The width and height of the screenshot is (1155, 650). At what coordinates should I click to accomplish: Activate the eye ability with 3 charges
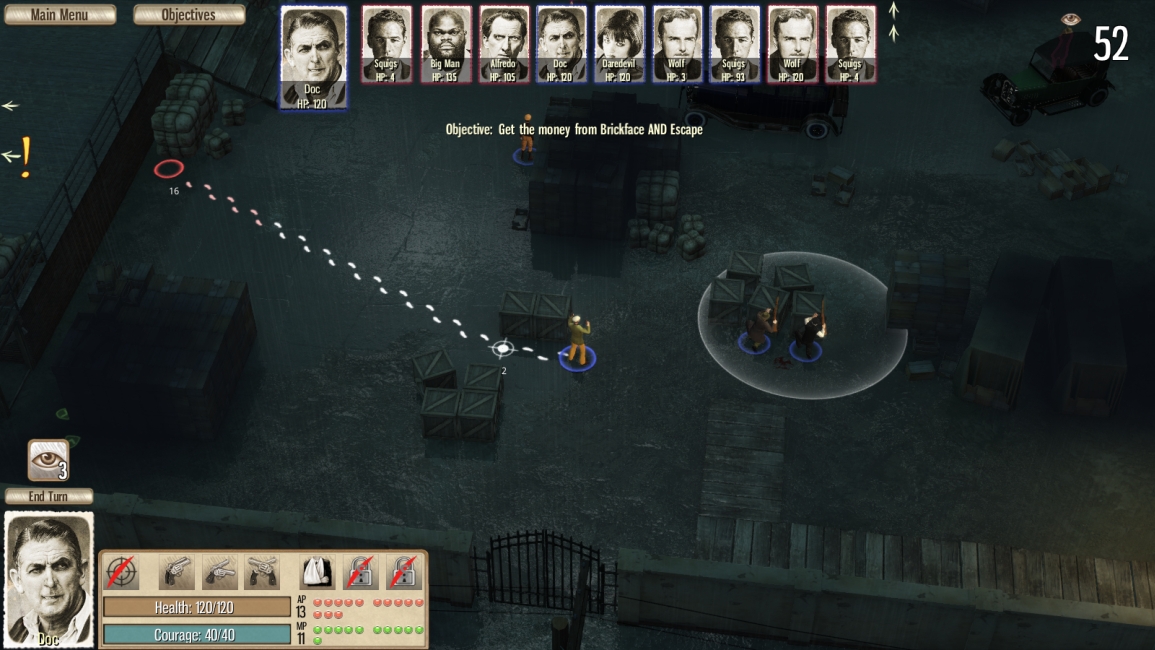pos(48,460)
